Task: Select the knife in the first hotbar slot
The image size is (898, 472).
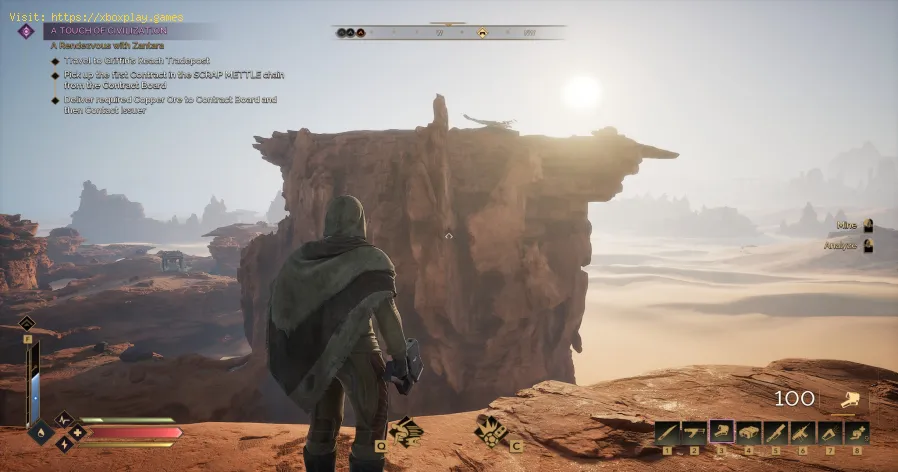Action: [x=668, y=432]
